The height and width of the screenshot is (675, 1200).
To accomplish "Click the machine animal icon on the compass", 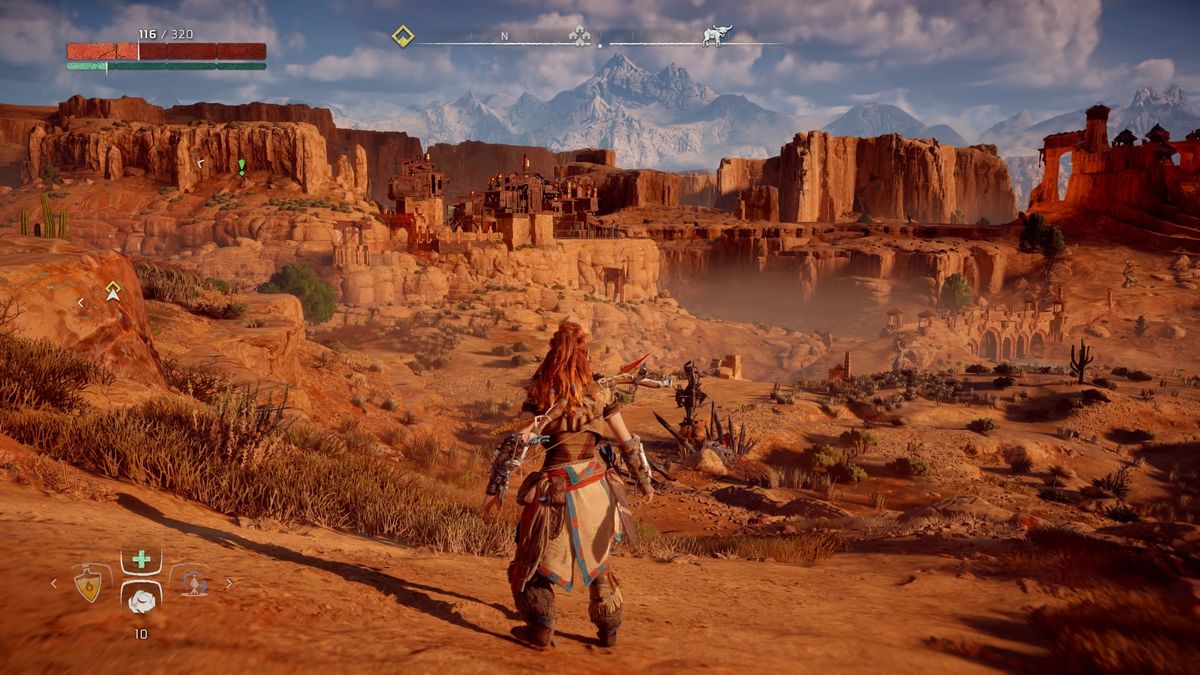I will tap(716, 36).
